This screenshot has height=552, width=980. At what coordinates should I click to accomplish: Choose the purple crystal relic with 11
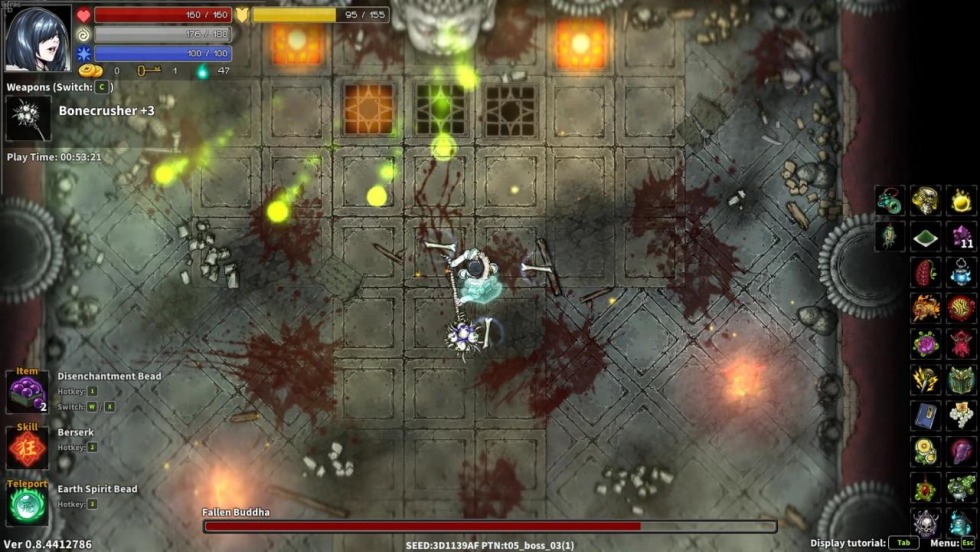pos(962,237)
